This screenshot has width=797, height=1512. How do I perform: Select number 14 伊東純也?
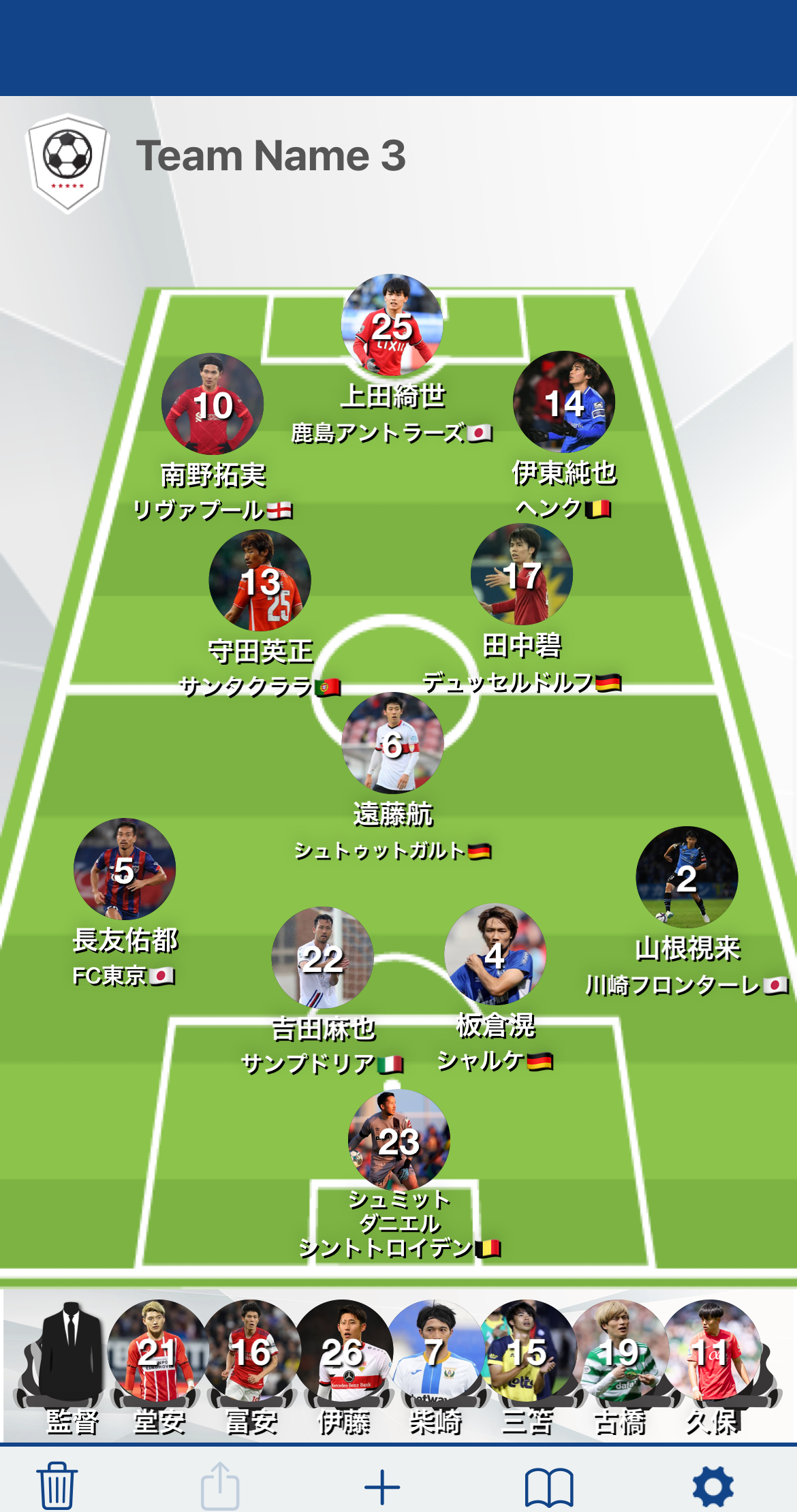tap(564, 402)
